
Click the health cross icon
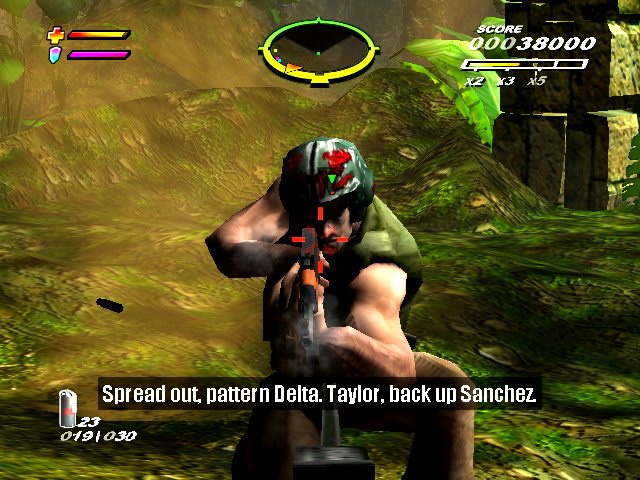coord(55,35)
